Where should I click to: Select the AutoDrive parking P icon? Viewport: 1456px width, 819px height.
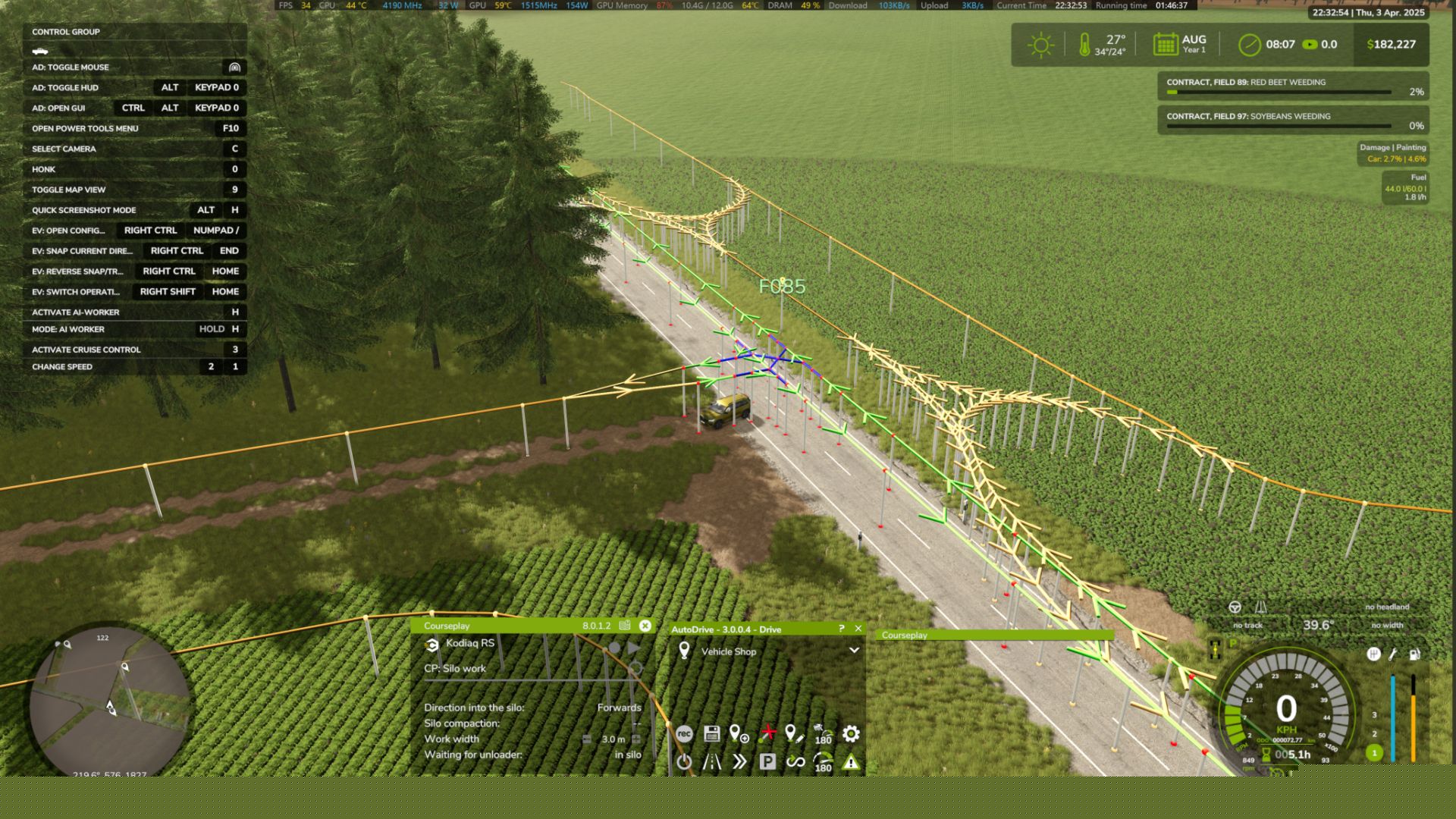pyautogui.click(x=767, y=762)
